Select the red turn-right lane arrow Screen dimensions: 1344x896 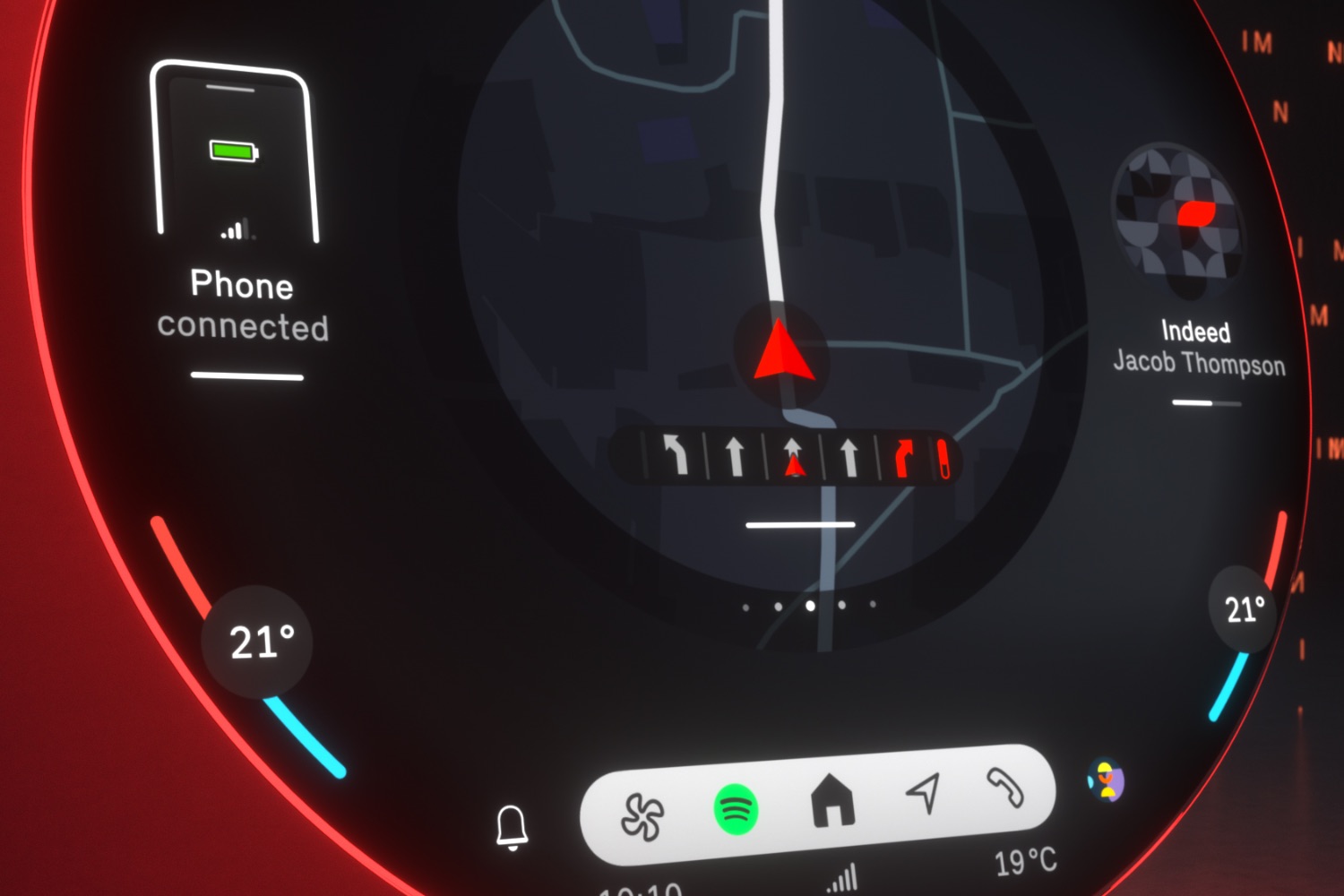(x=905, y=458)
